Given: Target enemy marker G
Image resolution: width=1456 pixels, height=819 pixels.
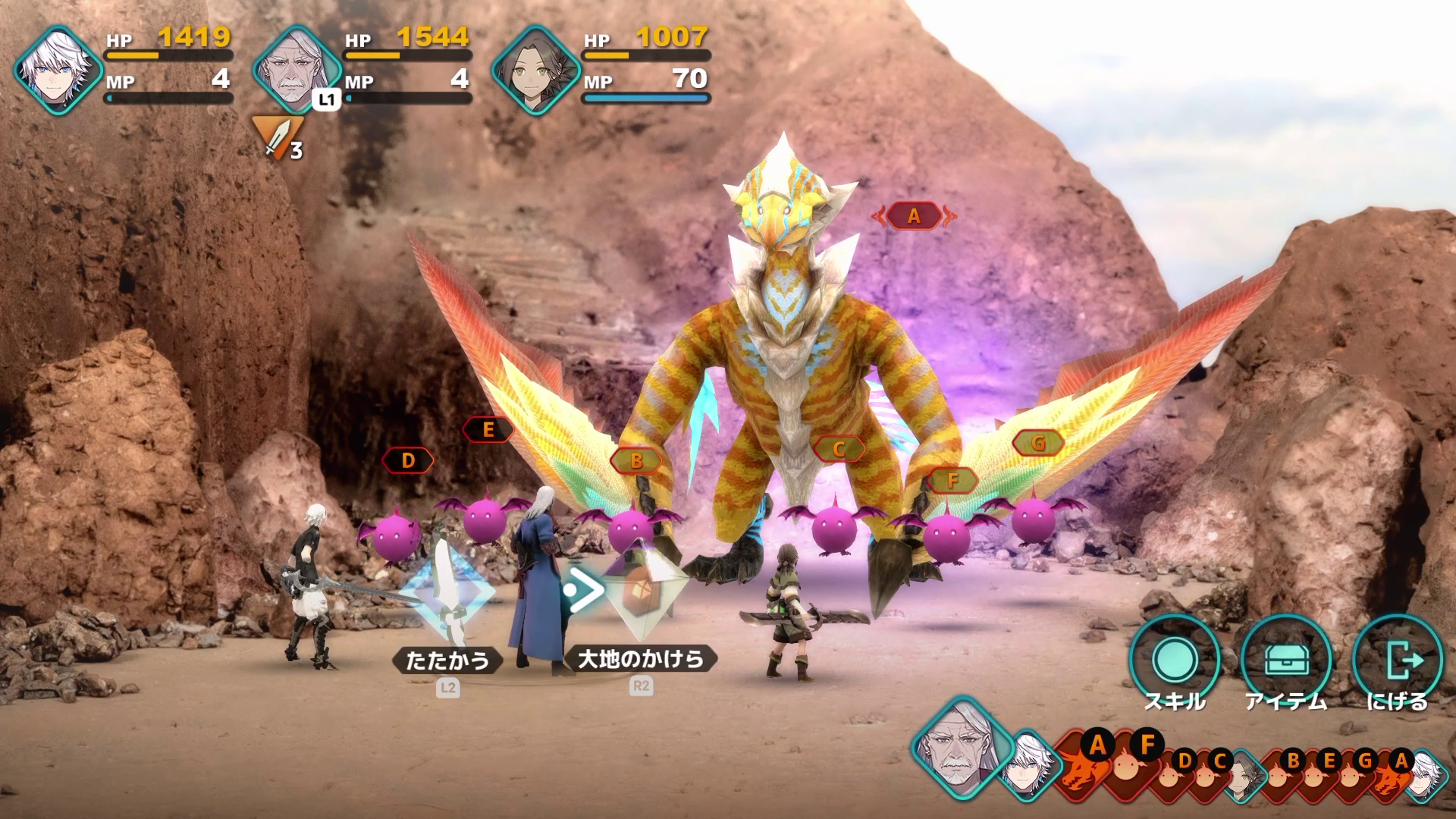Looking at the screenshot, I should click(1038, 443).
